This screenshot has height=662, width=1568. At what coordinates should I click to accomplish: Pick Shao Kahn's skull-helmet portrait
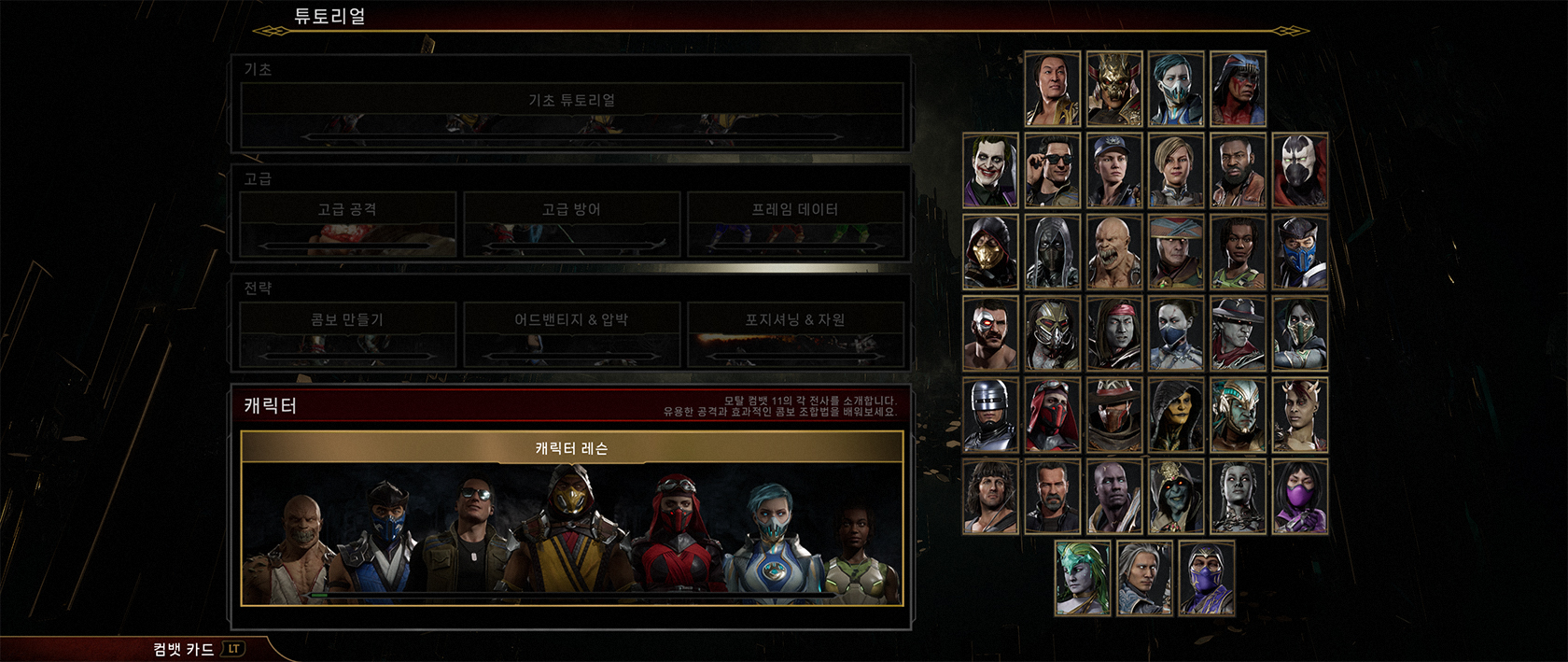pyautogui.click(x=1114, y=90)
